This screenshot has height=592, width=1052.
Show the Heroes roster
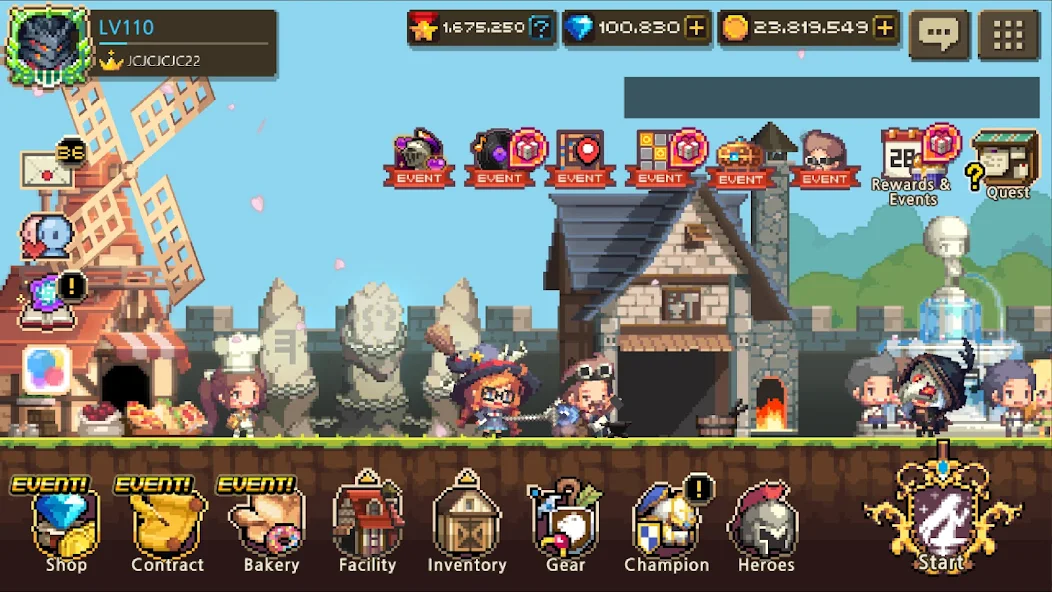765,526
